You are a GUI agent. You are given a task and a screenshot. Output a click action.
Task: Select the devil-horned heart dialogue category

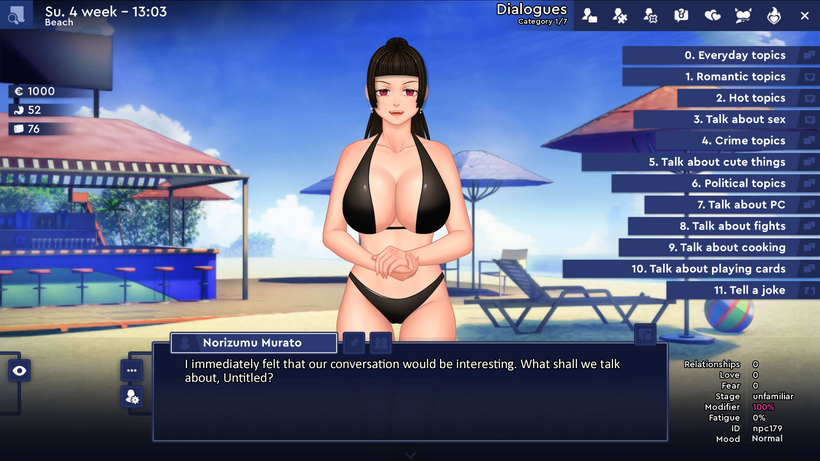[742, 15]
